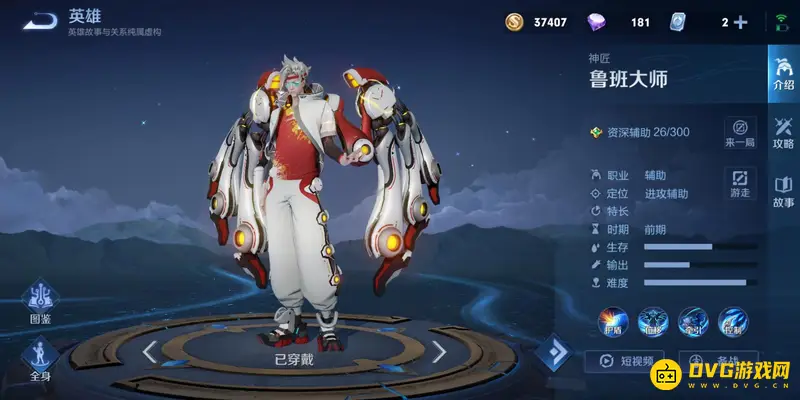Switch to the 攻略 strategy tab
800x400 pixels.
click(x=783, y=132)
